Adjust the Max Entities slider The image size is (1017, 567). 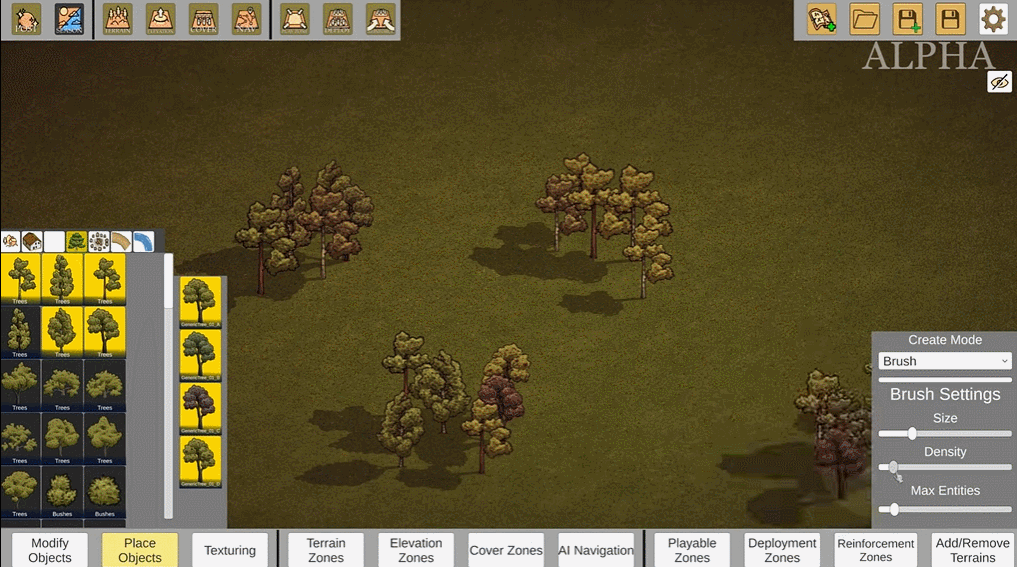pos(894,509)
